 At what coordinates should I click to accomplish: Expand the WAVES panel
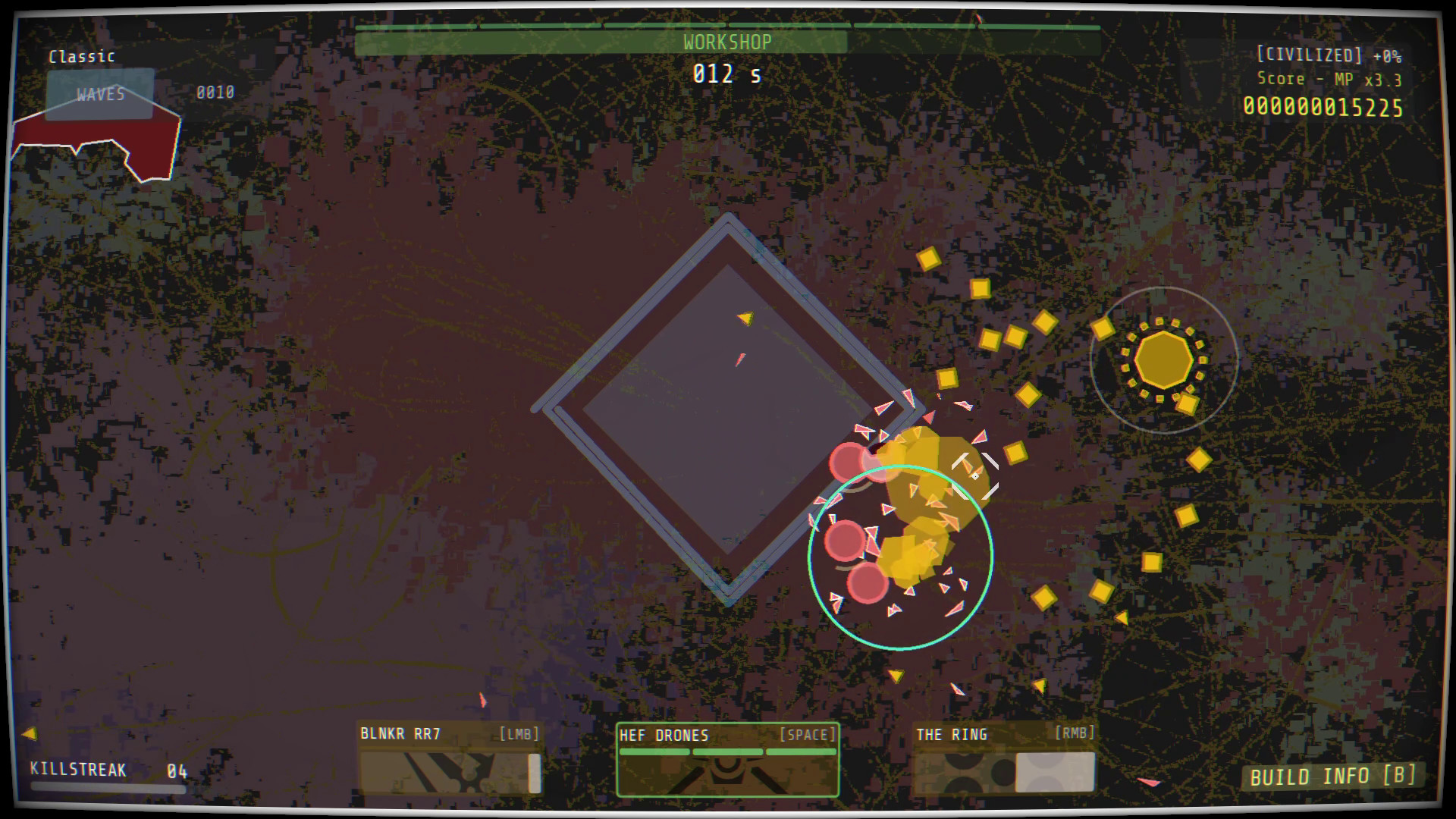(99, 94)
